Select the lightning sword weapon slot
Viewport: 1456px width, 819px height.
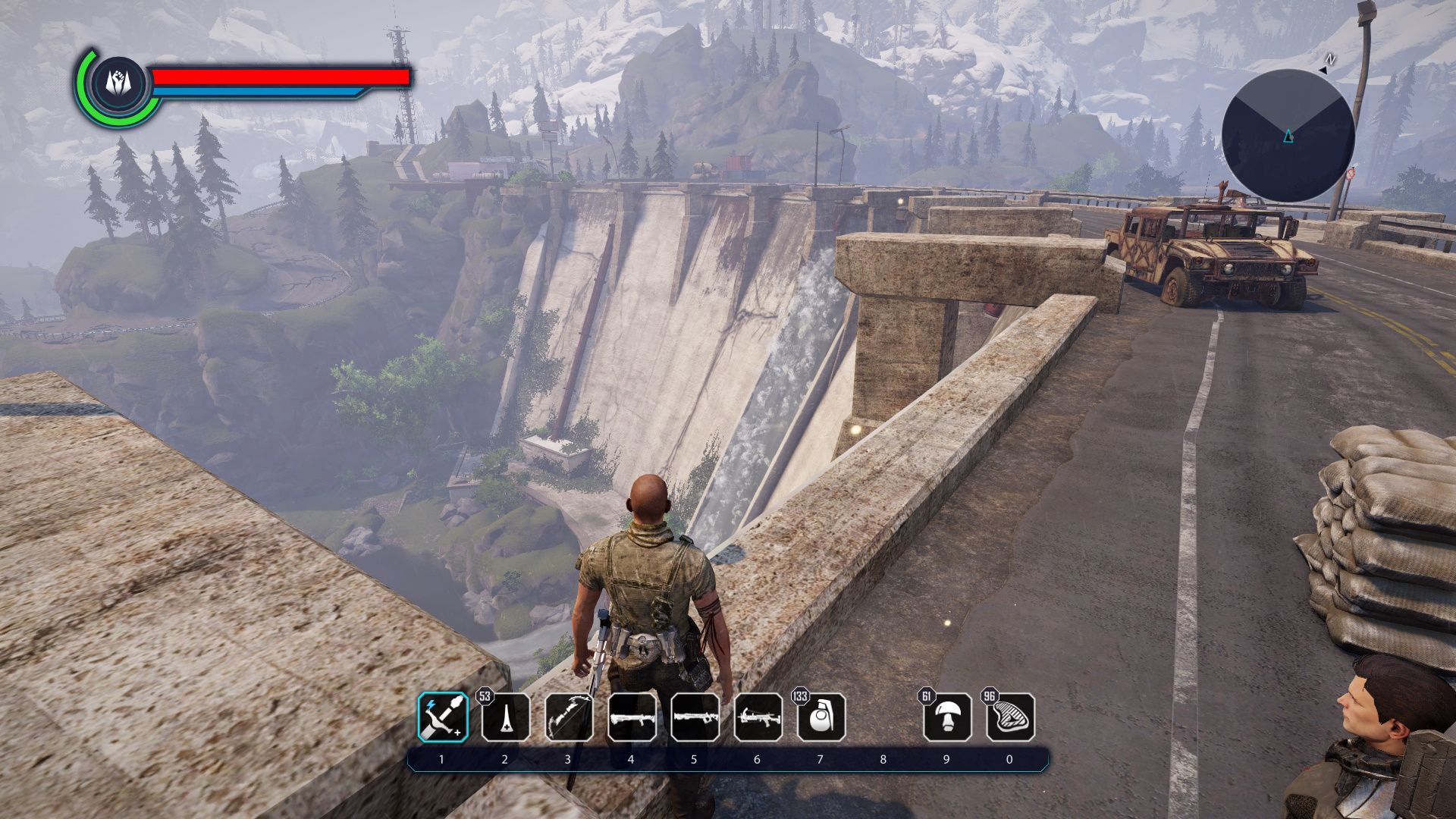click(x=443, y=717)
